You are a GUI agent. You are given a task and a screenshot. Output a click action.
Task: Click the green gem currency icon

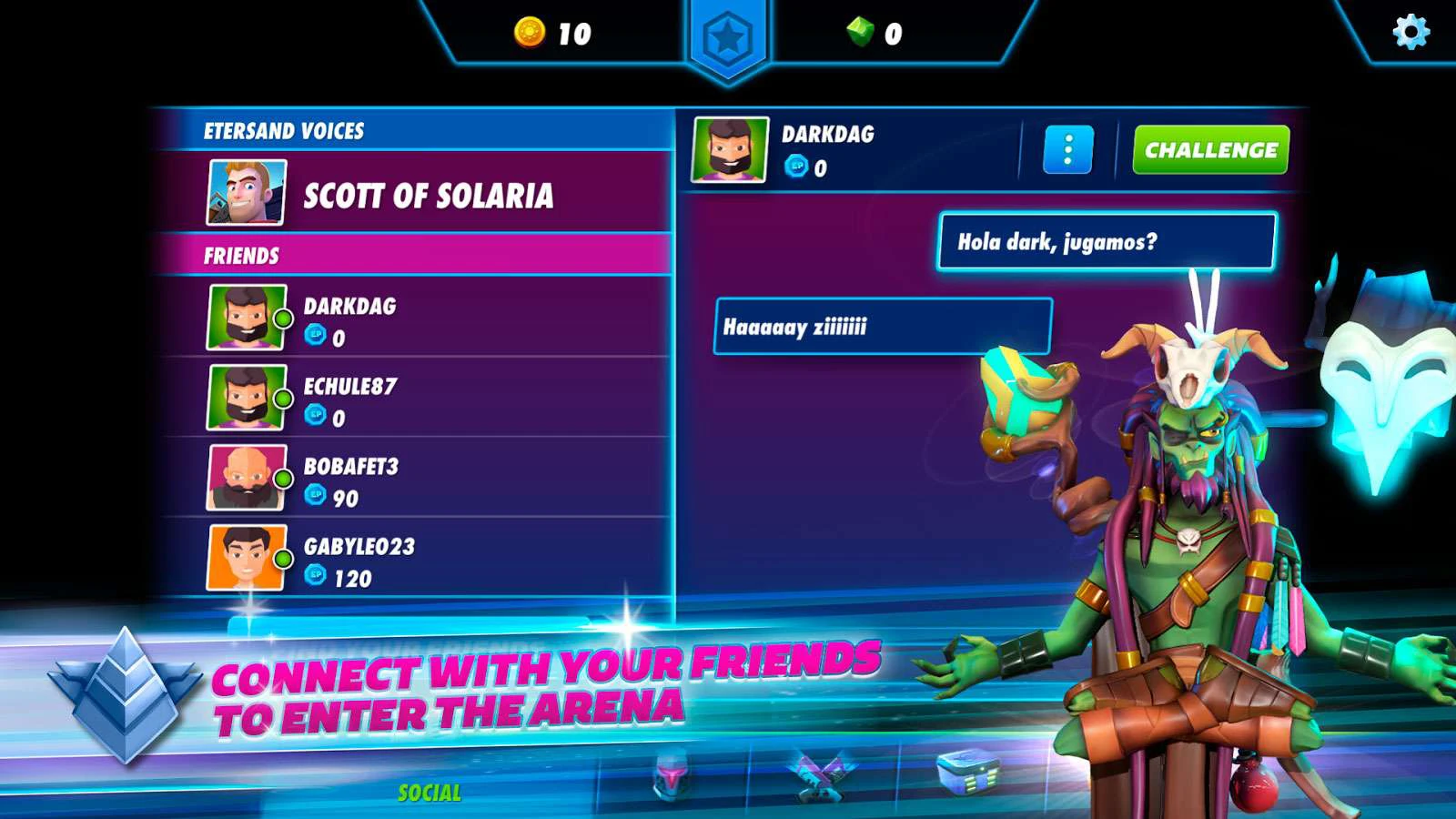[860, 33]
